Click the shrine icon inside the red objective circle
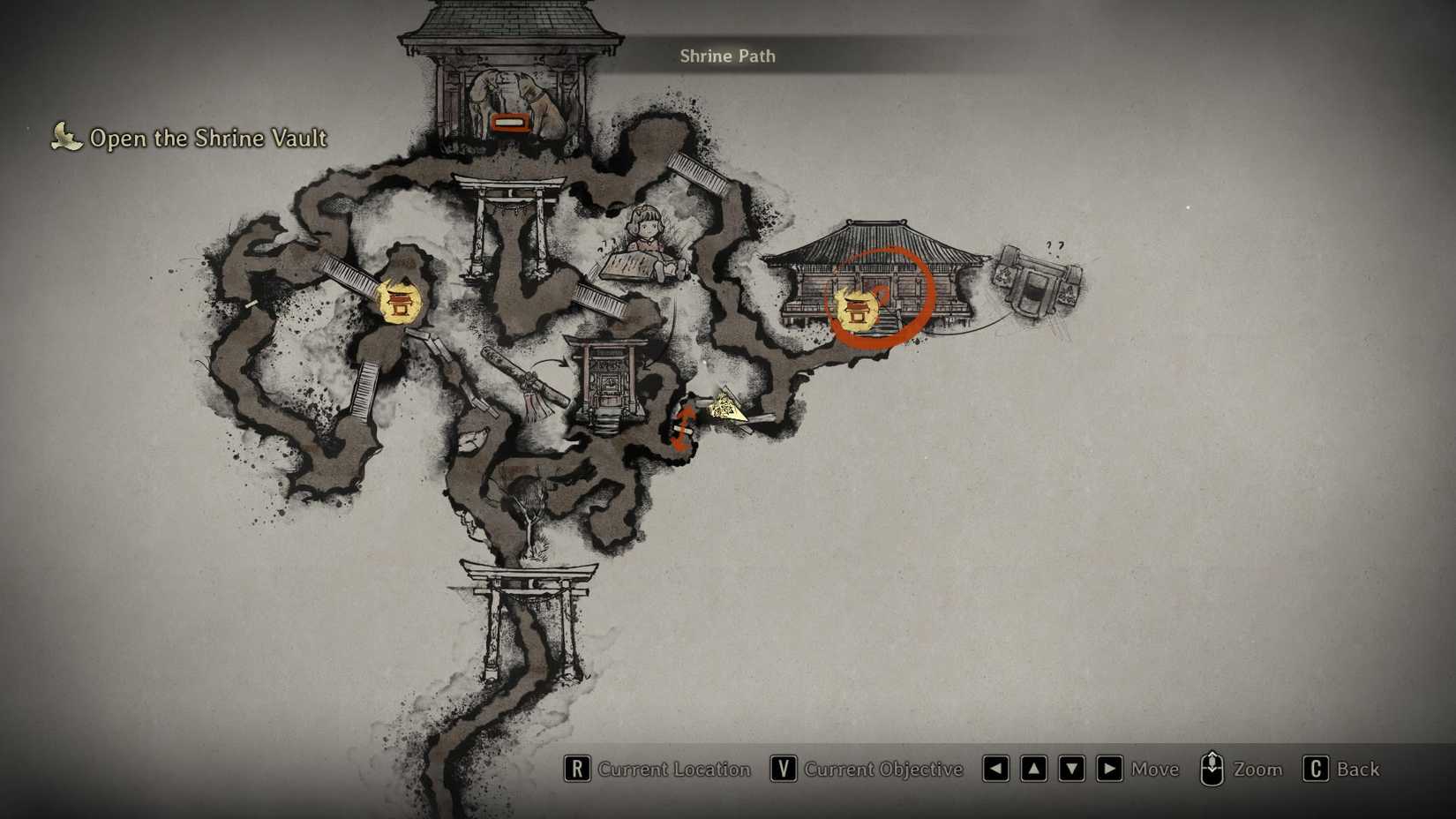This screenshot has width=1456, height=819. [858, 311]
